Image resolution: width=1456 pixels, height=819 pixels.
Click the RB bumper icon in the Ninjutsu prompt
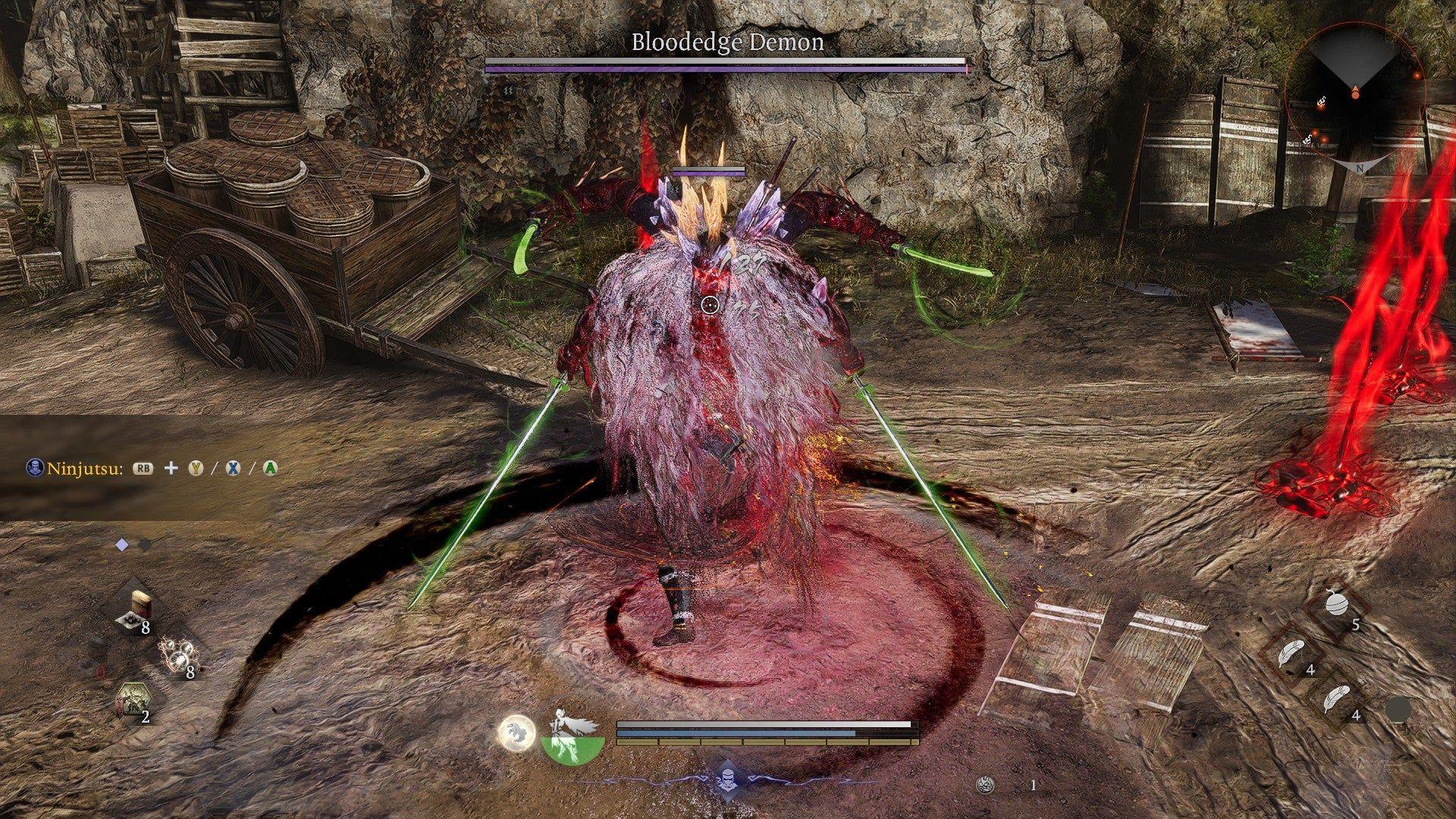pyautogui.click(x=143, y=468)
